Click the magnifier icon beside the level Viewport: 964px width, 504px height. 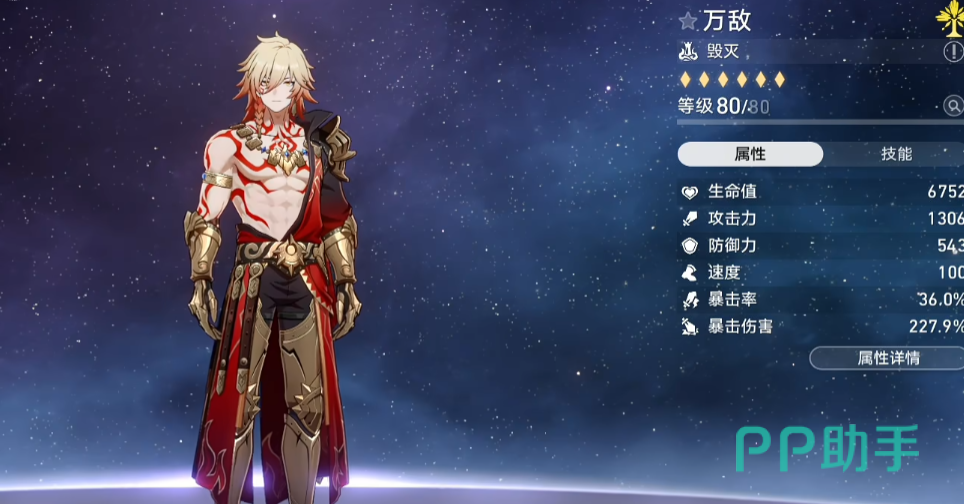click(953, 106)
